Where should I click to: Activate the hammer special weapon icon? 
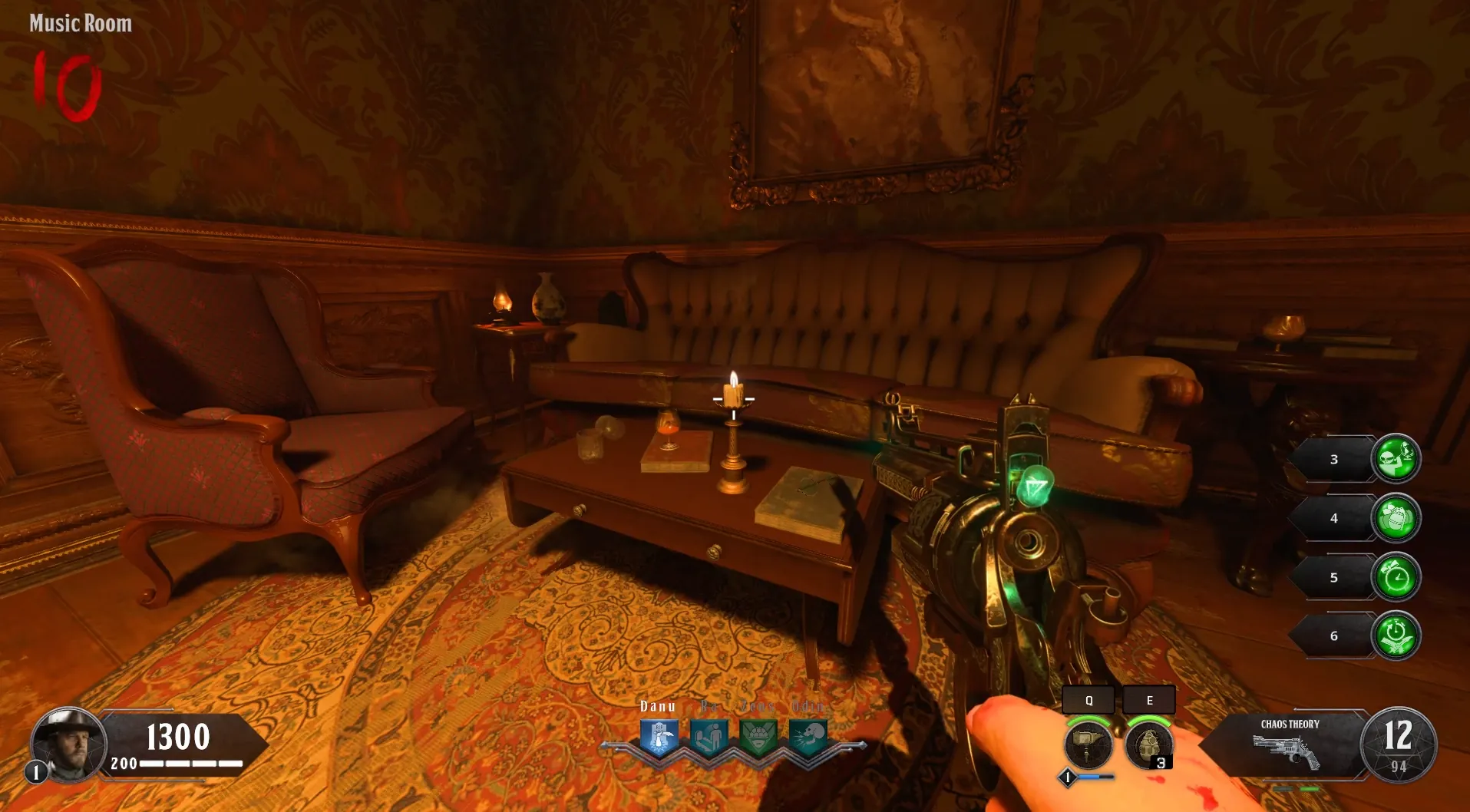[1088, 743]
